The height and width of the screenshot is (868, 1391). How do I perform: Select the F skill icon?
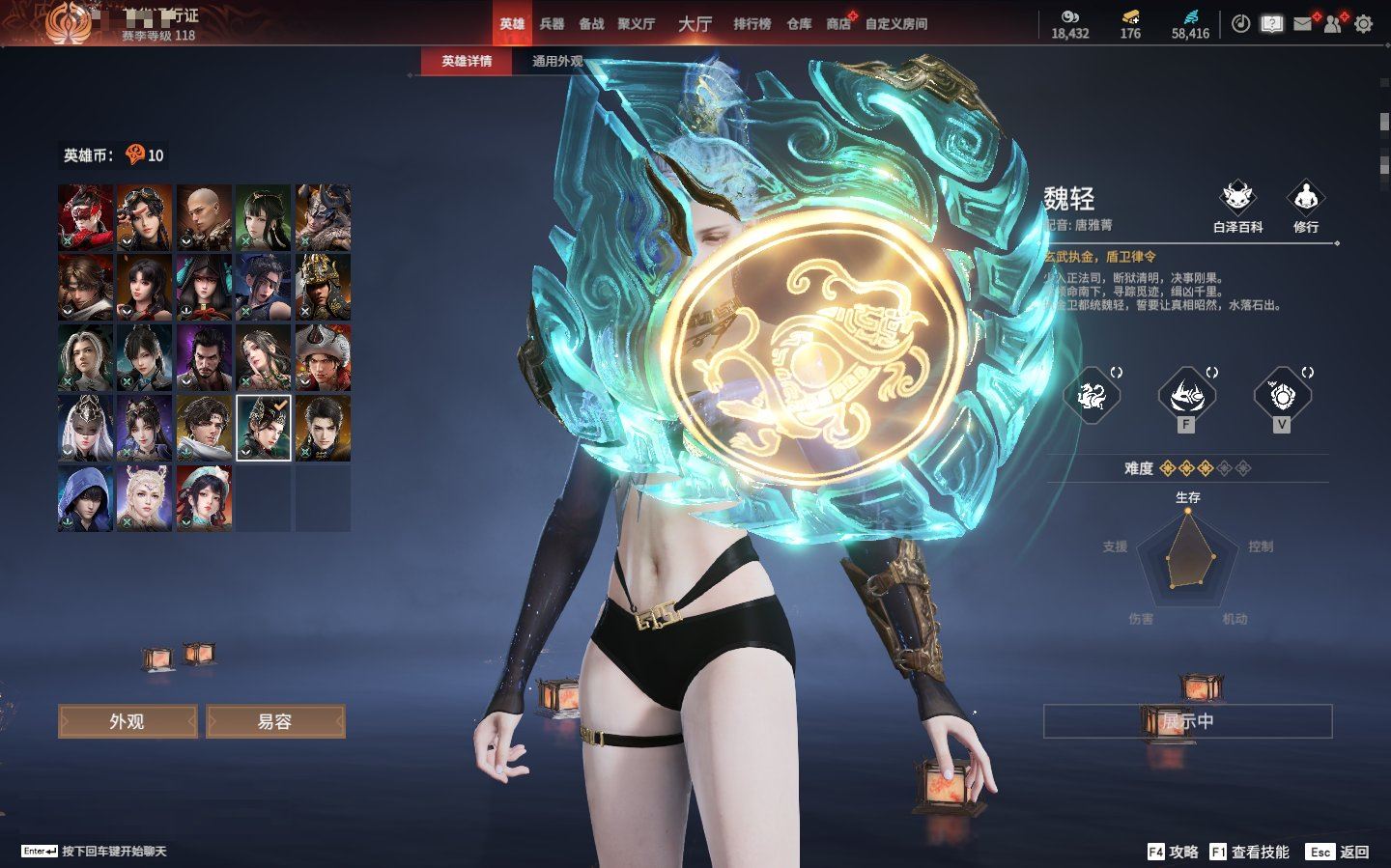[x=1185, y=396]
